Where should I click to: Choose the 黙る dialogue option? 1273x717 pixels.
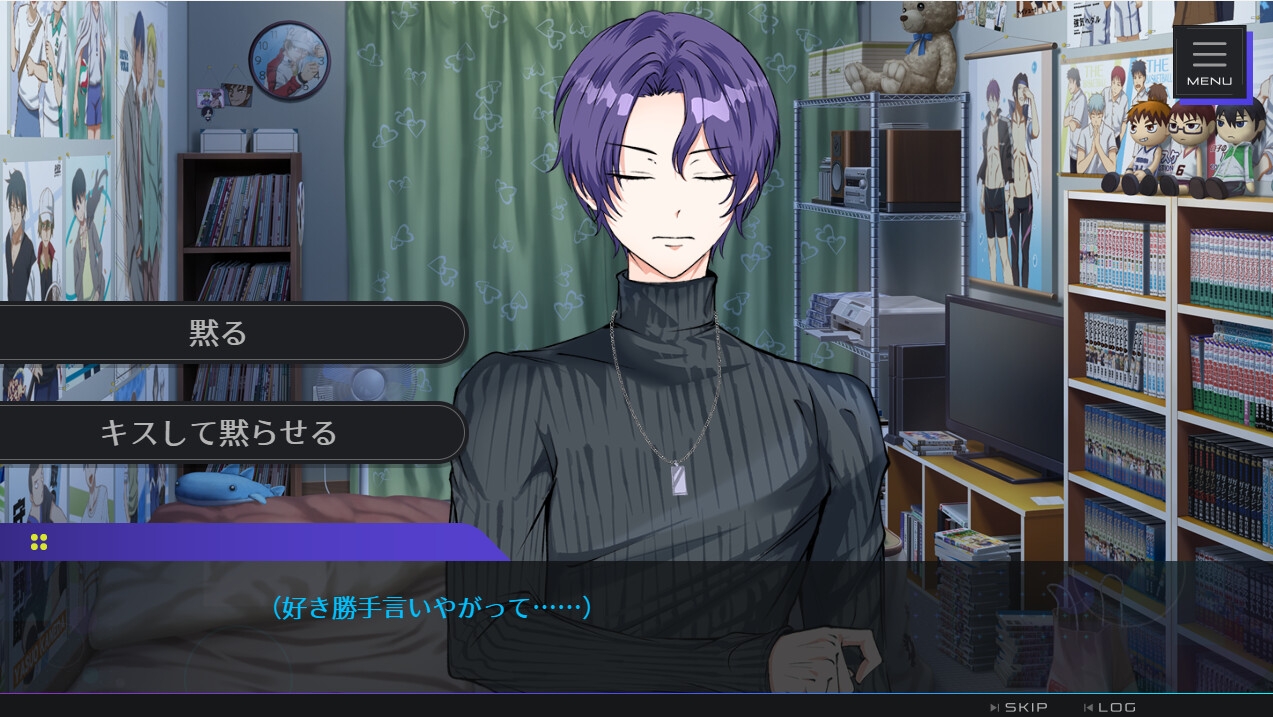coord(218,332)
